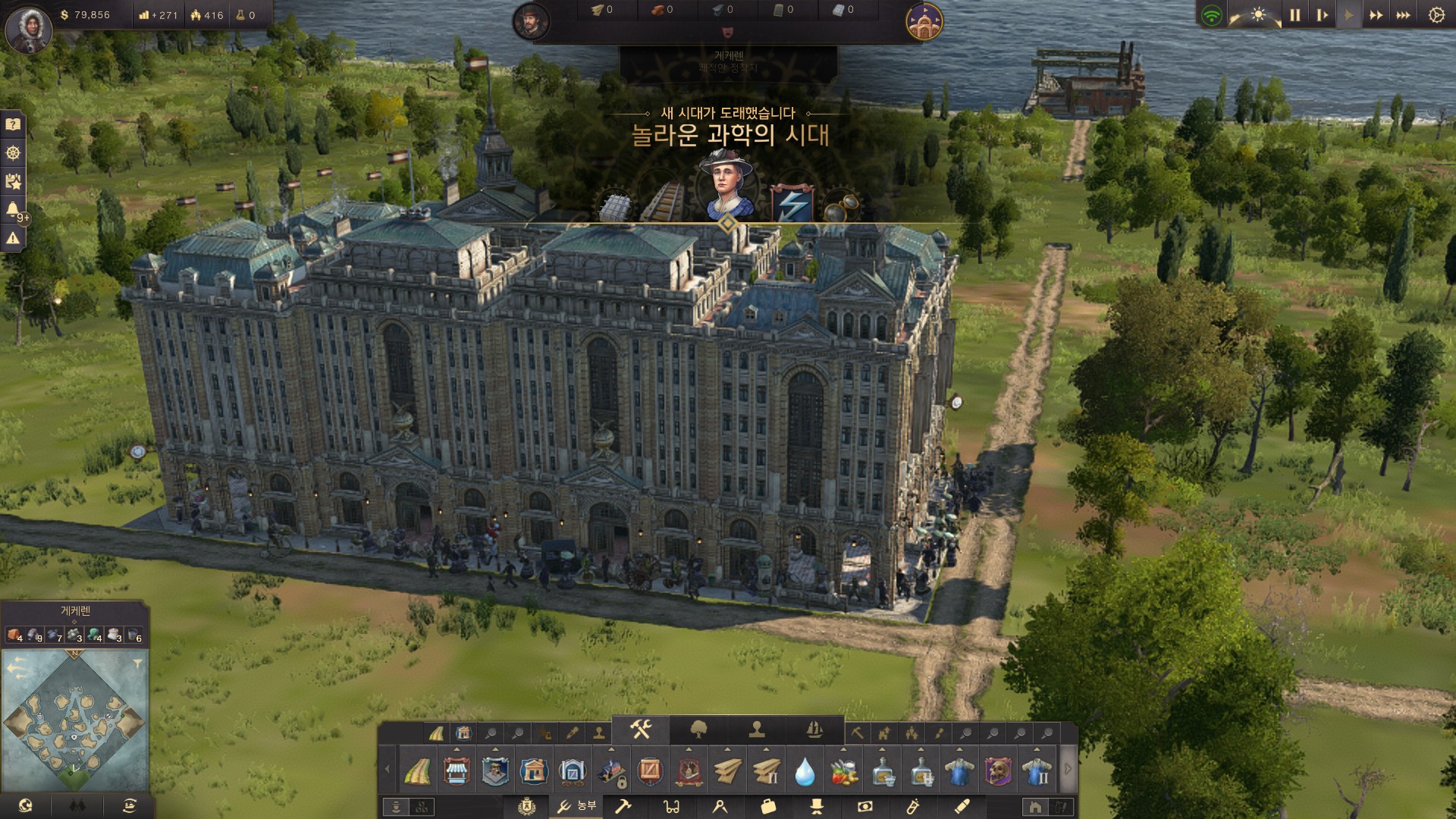Open the minimap filter funnel
The width and height of the screenshot is (1456, 819).
pos(137,664)
